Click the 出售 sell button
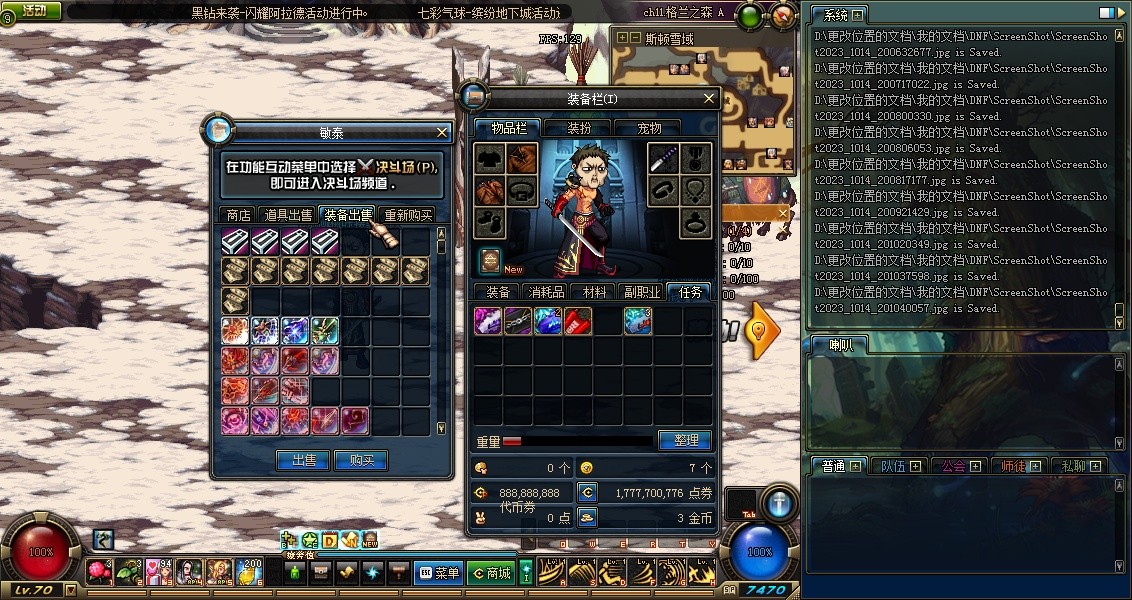Image resolution: width=1132 pixels, height=600 pixels. 302,460
